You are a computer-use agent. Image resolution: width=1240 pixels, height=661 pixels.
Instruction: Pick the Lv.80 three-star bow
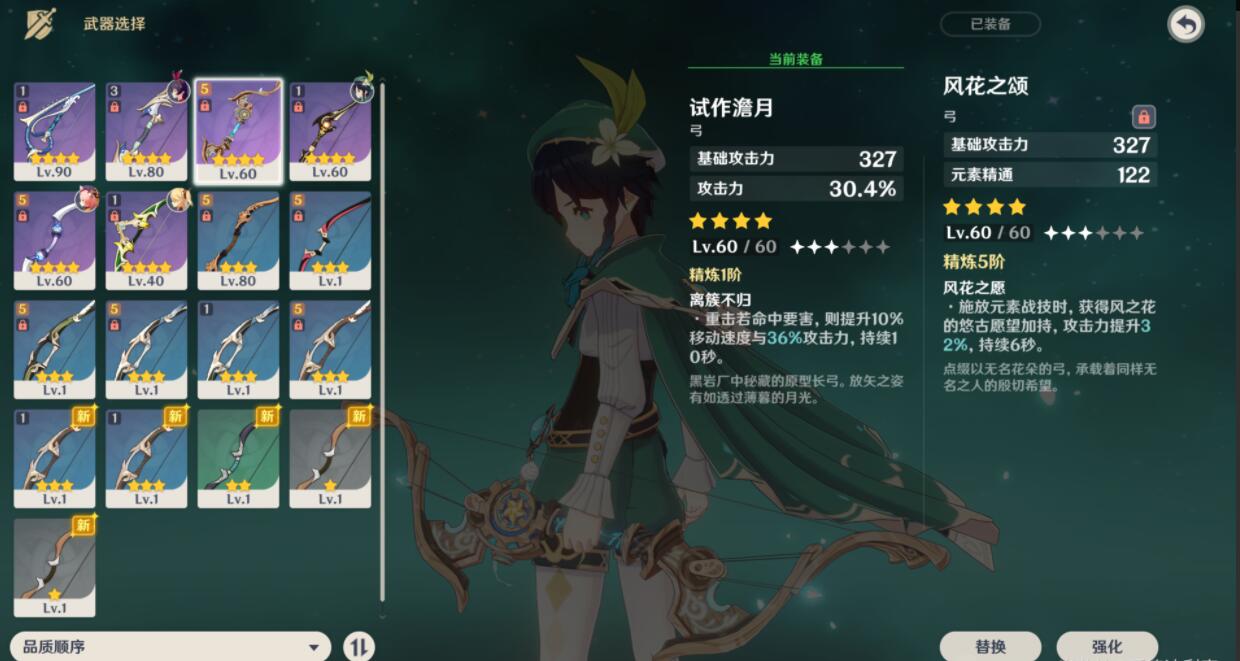[239, 240]
